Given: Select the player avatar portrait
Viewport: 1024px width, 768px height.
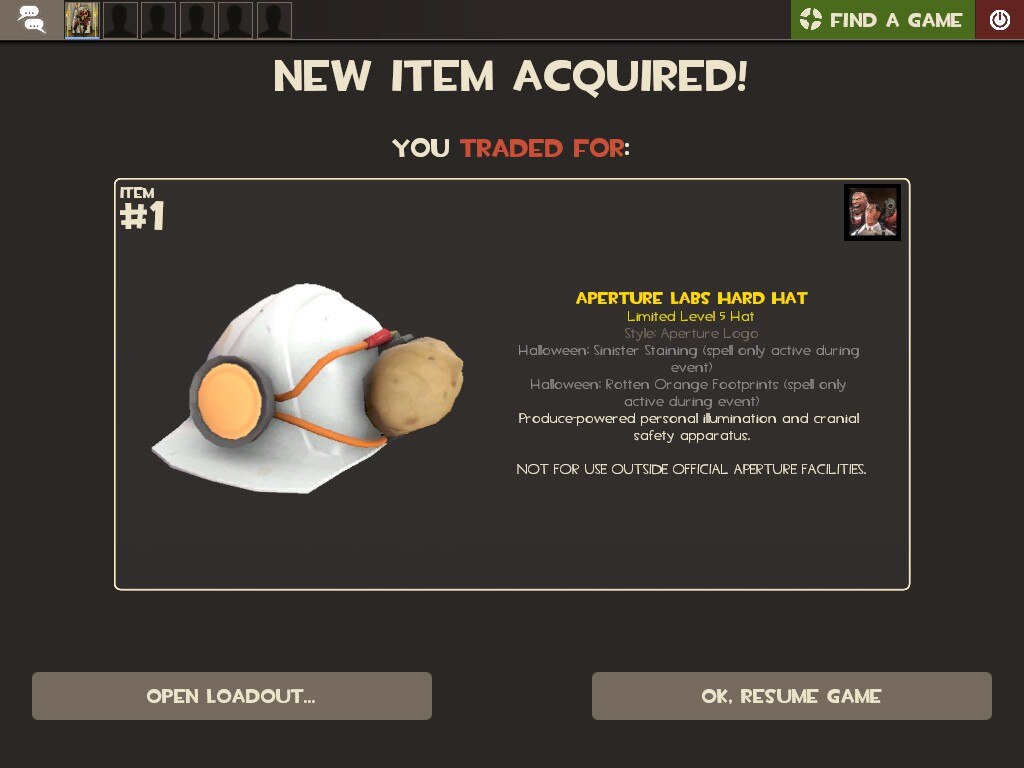Looking at the screenshot, I should [x=82, y=20].
